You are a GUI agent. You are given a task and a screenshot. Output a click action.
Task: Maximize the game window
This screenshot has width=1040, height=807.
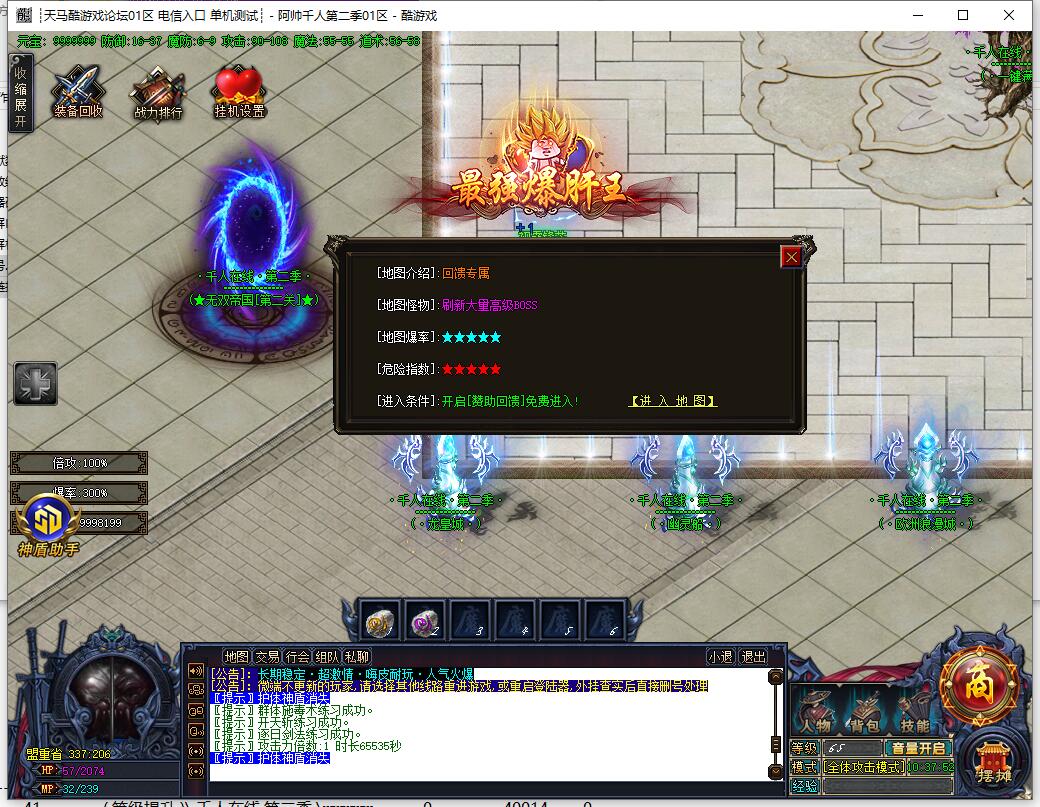[x=963, y=15]
